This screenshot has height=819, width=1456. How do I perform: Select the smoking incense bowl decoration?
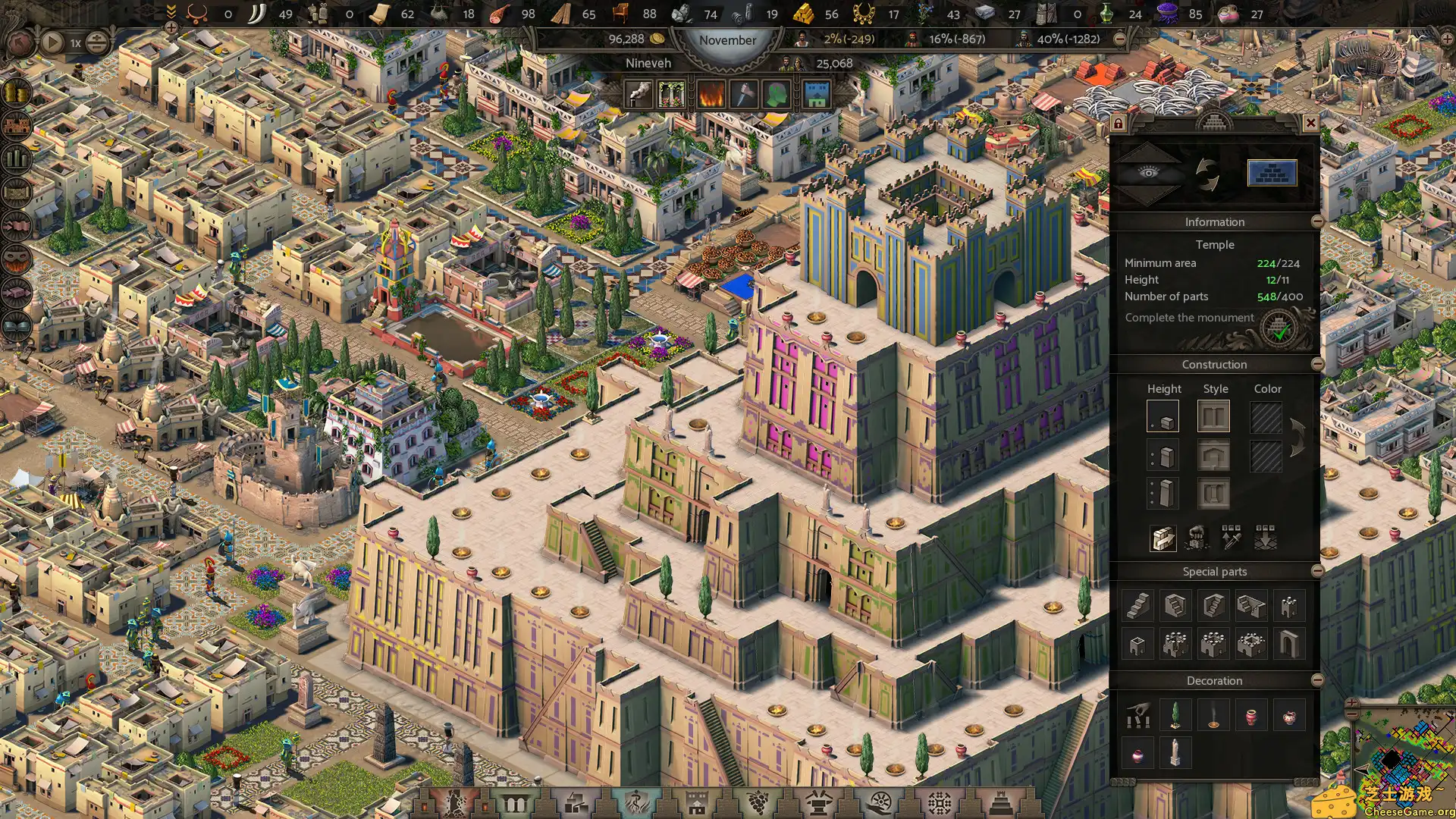(x=1213, y=715)
